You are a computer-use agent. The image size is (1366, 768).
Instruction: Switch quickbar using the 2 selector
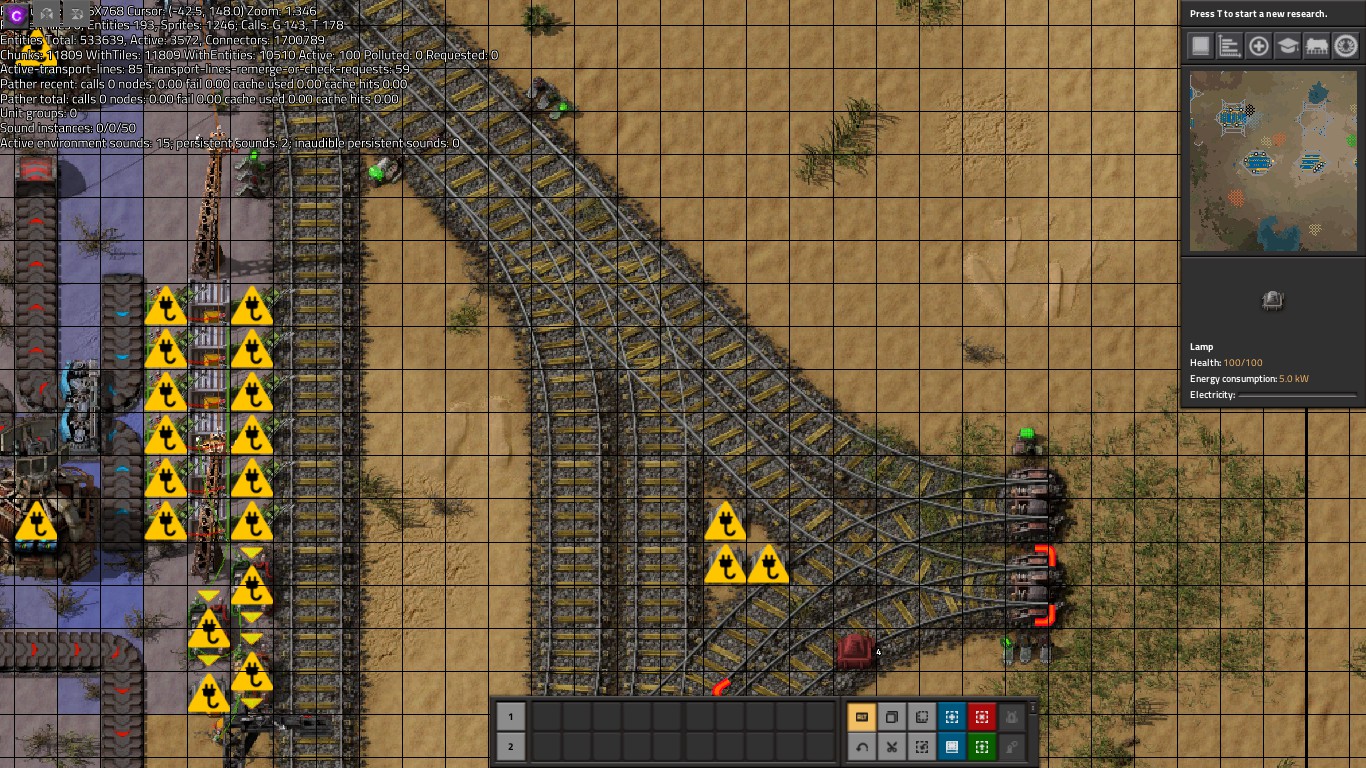coord(510,747)
